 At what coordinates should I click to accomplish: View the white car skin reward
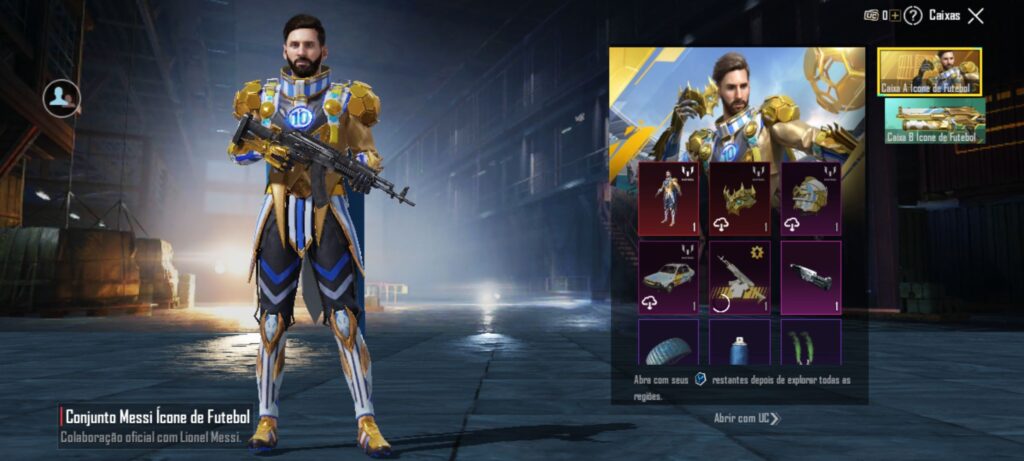[x=669, y=276]
